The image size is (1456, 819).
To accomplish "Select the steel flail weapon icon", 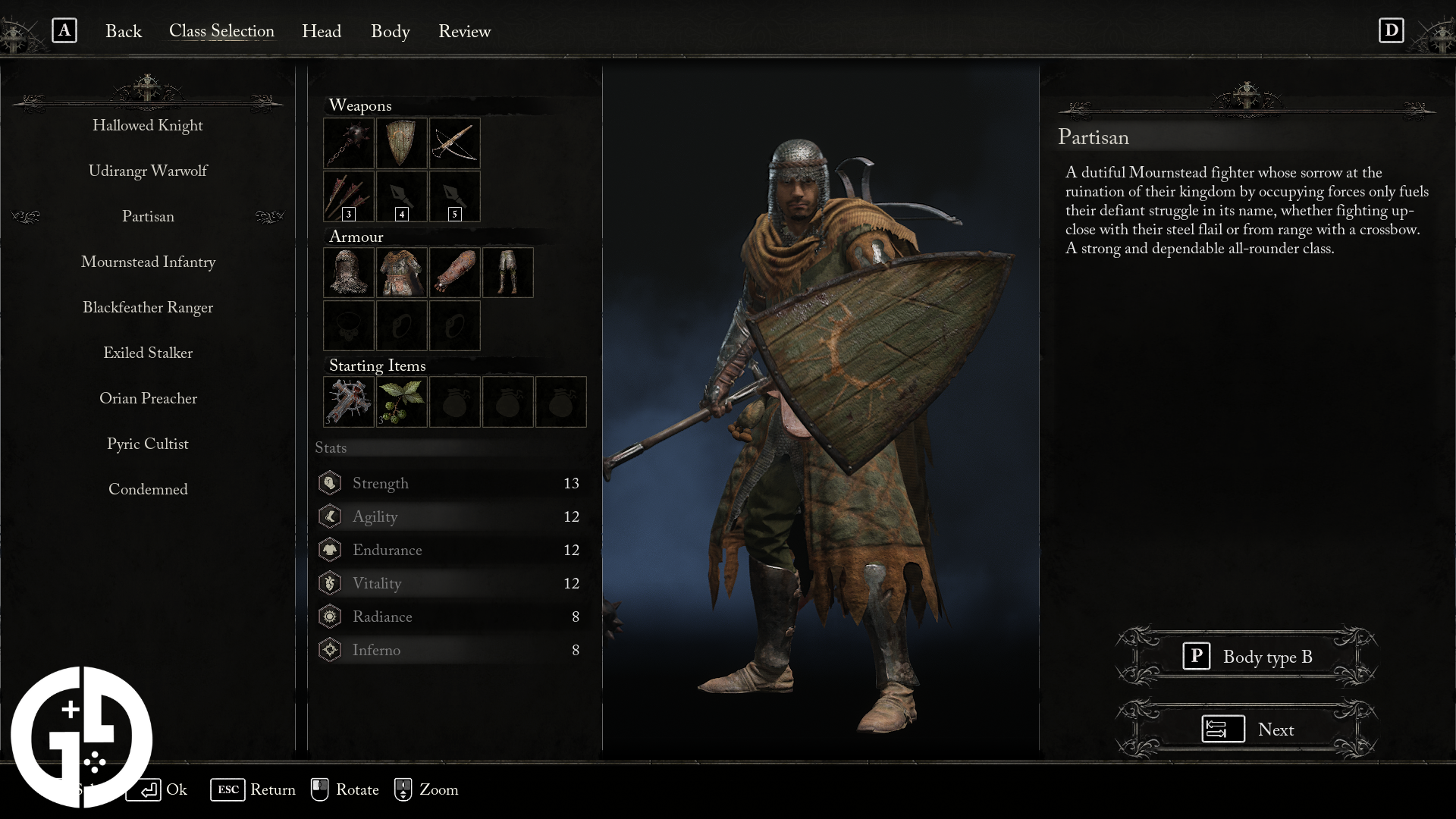I will [348, 143].
